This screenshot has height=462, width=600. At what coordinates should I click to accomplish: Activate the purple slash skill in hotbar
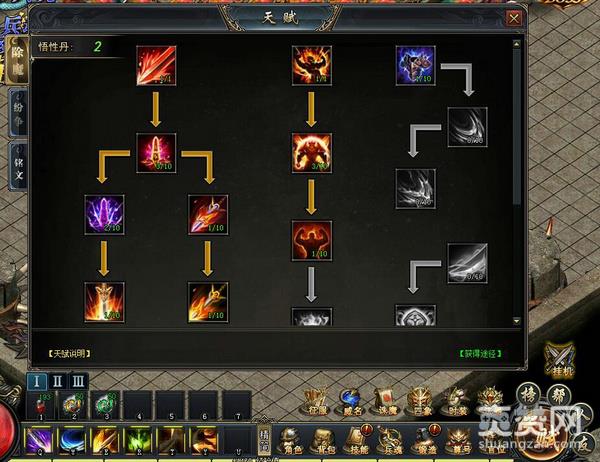click(40, 439)
